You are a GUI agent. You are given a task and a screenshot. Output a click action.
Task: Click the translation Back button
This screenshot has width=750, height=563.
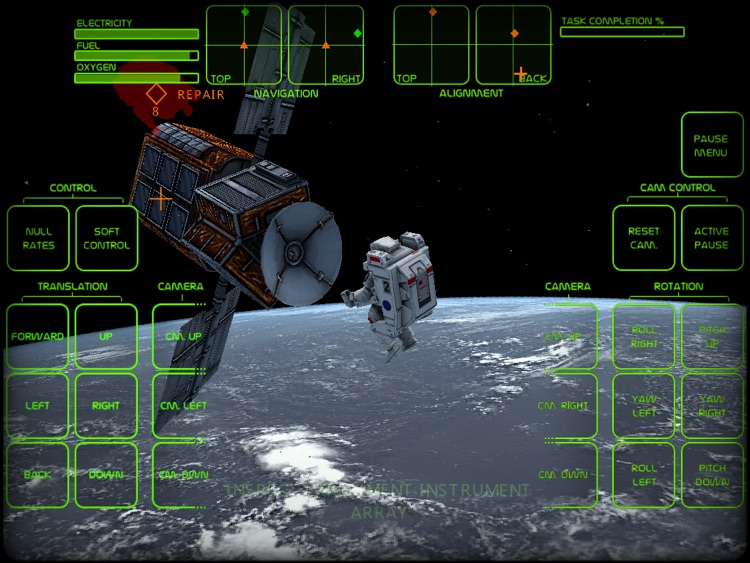(x=38, y=474)
